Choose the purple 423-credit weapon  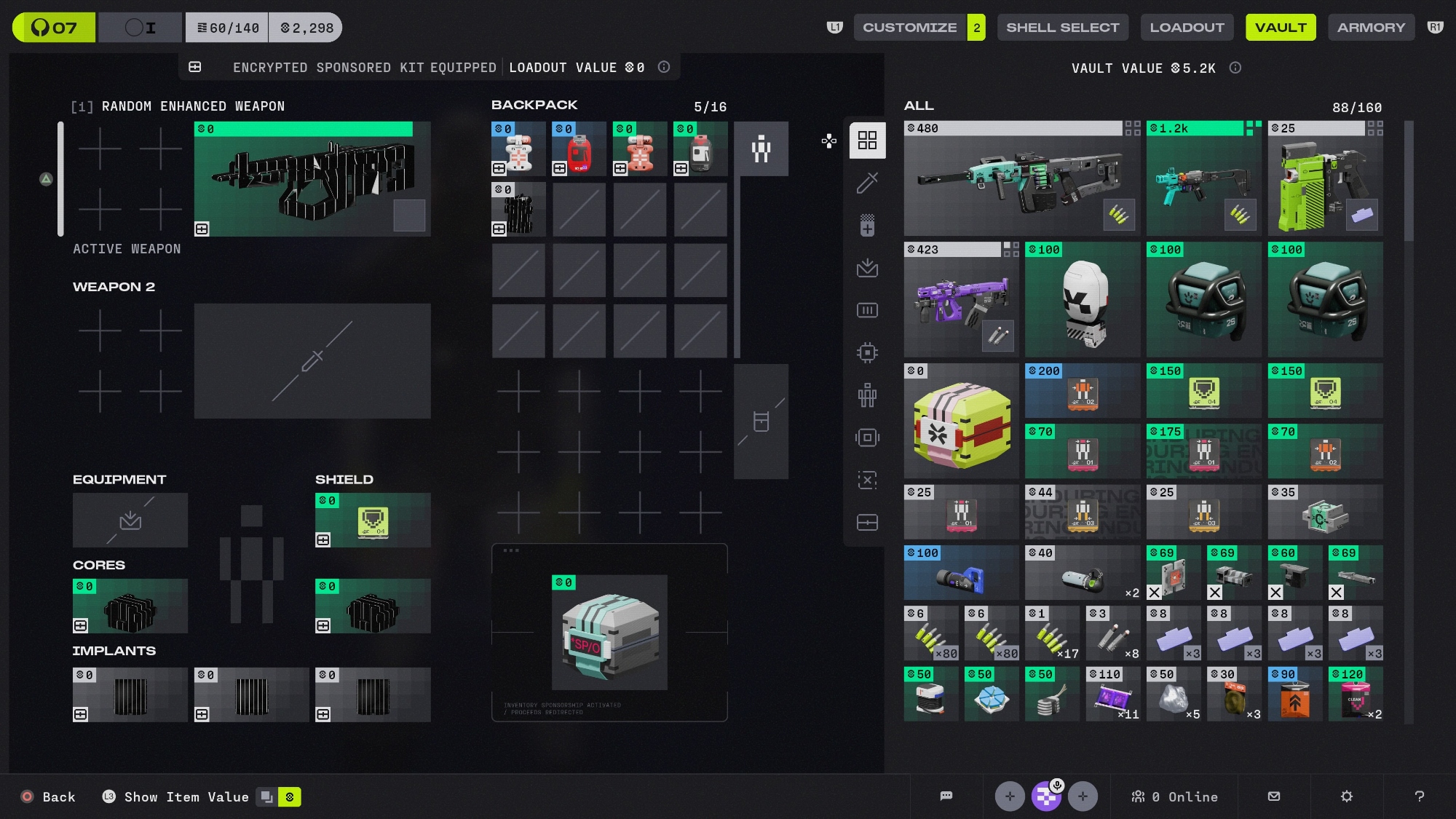tap(961, 300)
